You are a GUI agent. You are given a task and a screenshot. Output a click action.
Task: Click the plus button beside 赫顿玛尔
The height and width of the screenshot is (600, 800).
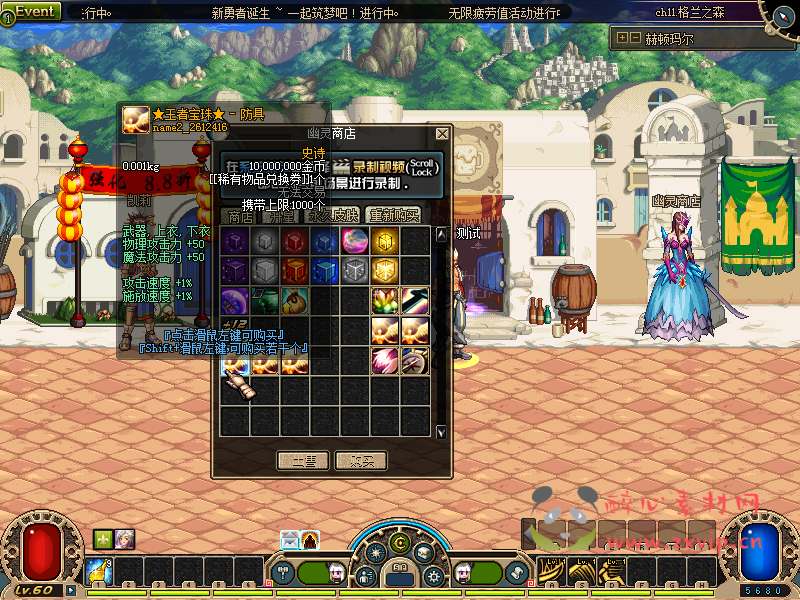(x=622, y=38)
